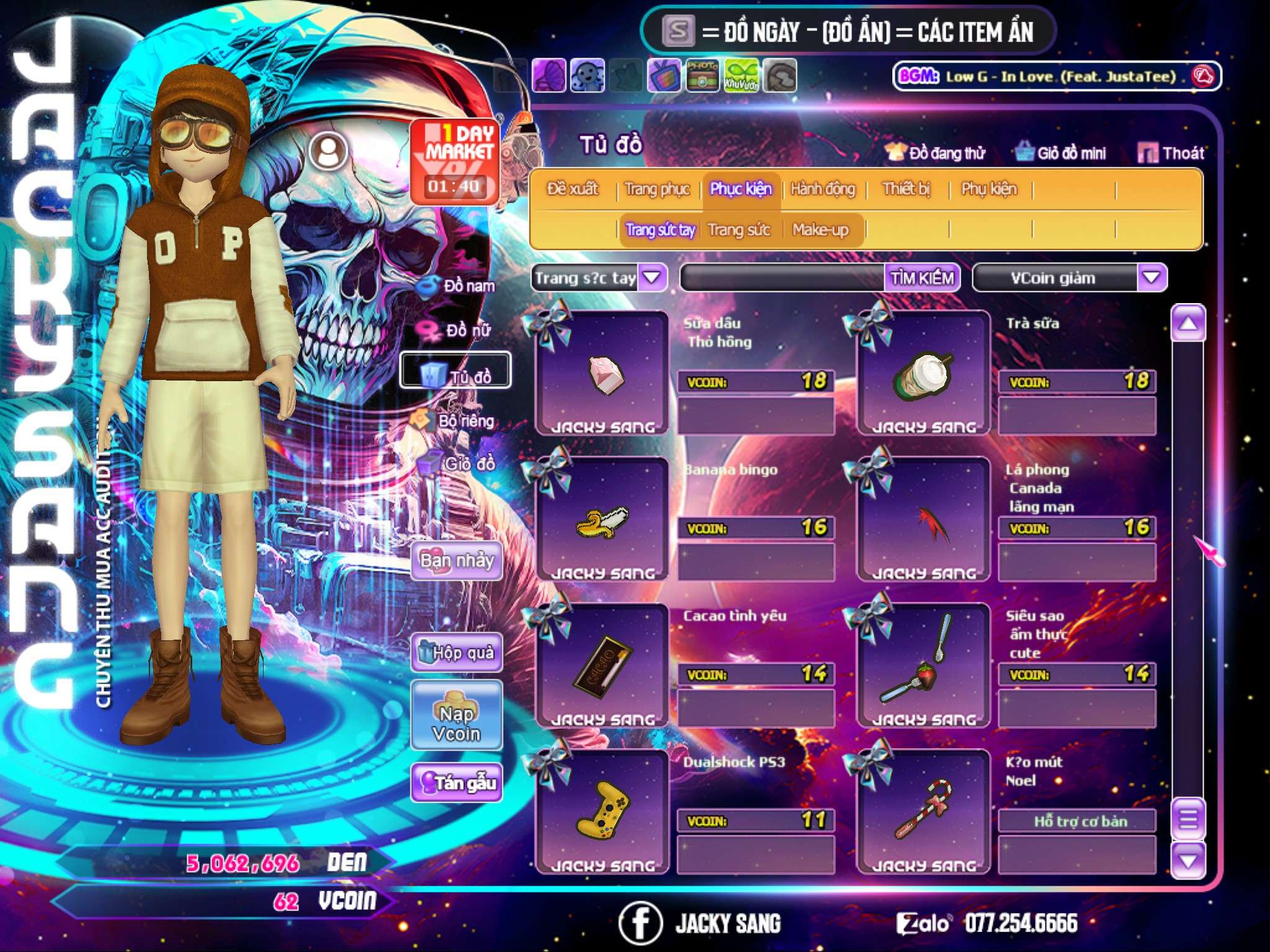Click the TÌM KIẾM search button
This screenshot has height=952, width=1270.
point(921,278)
